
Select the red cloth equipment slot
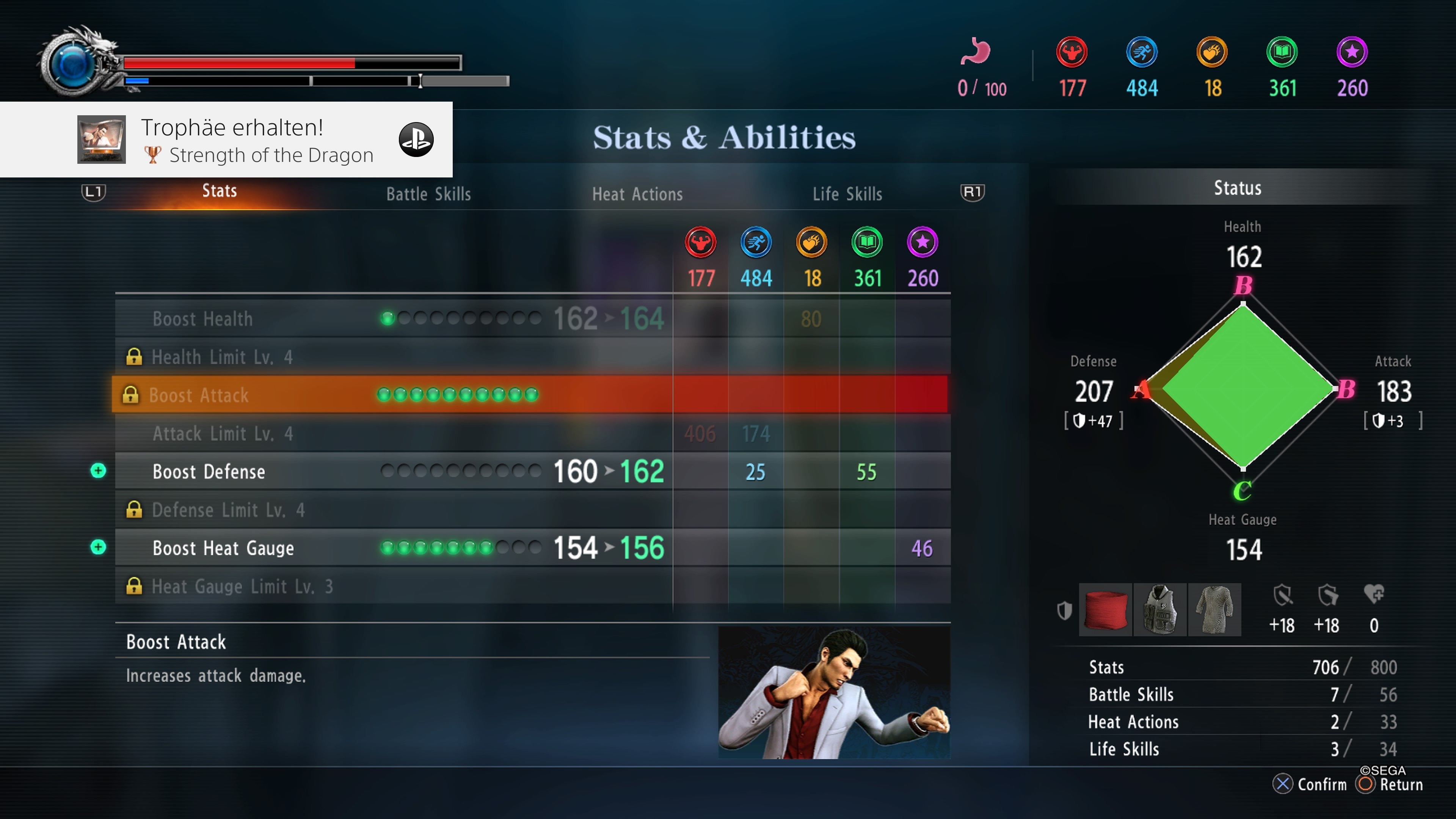click(x=1105, y=610)
